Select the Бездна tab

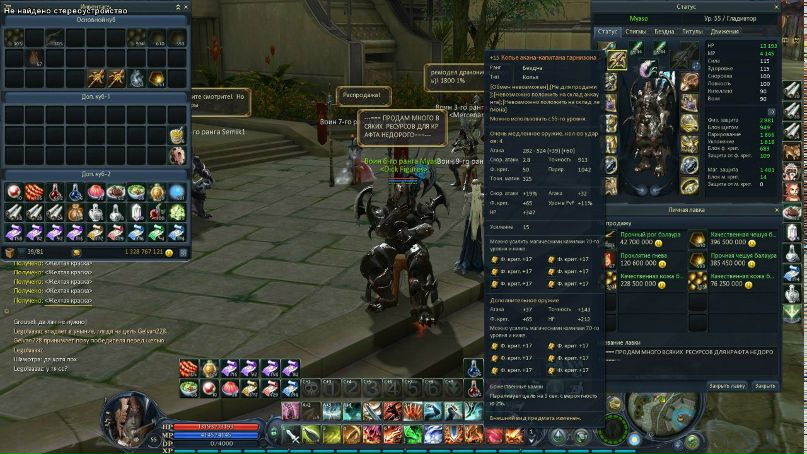point(663,32)
